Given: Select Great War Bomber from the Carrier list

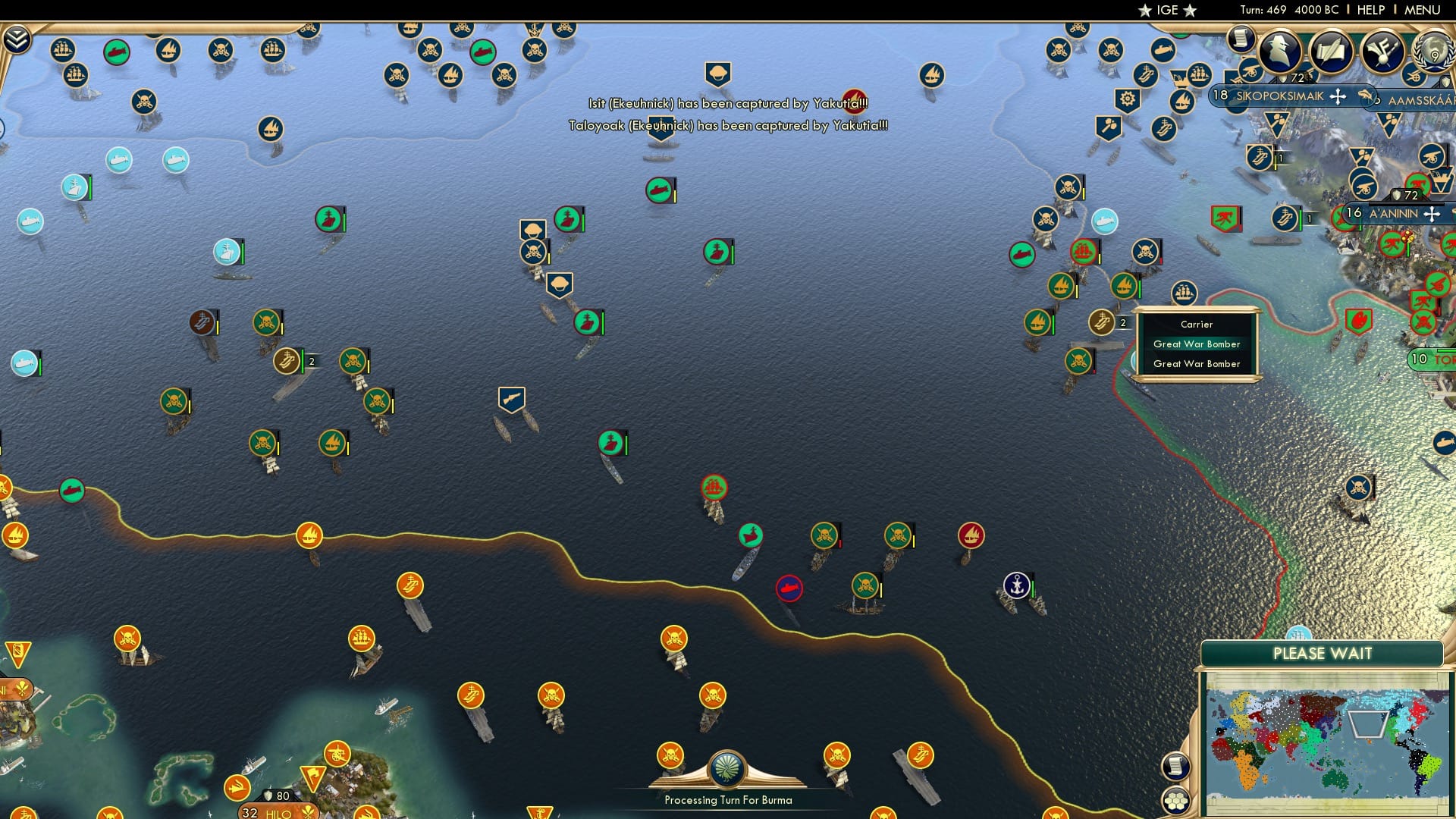Looking at the screenshot, I should point(1196,344).
